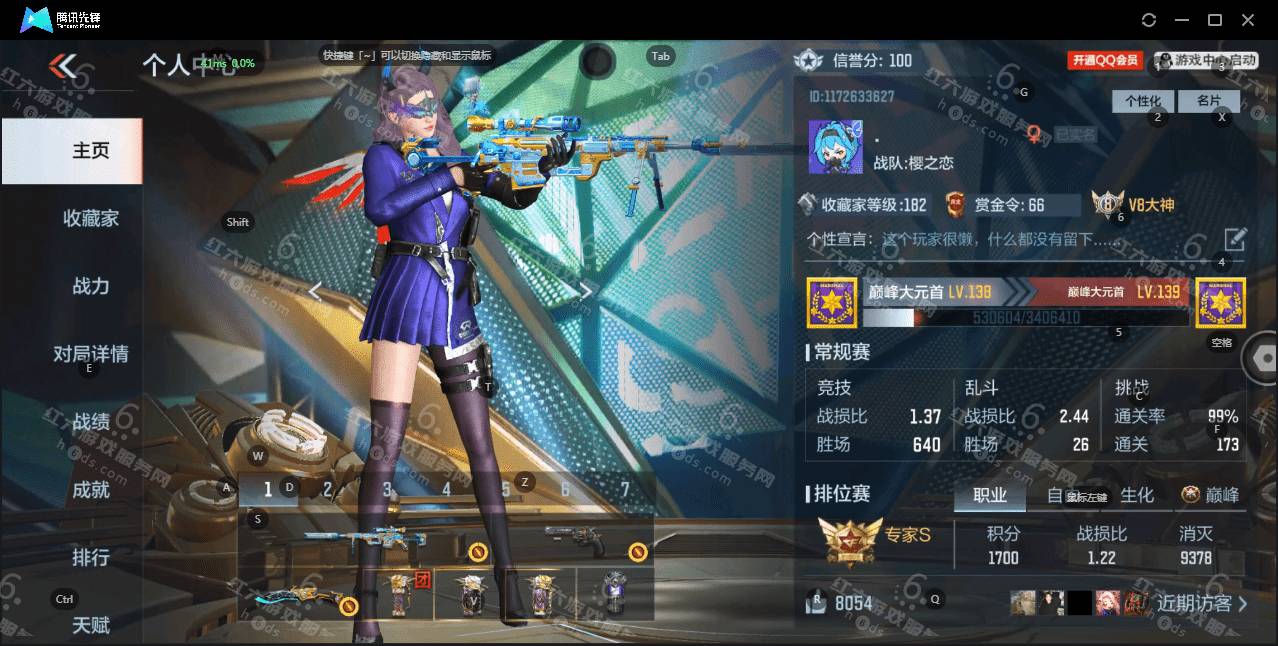The image size is (1278, 646).
Task: Select the 战力 menu entry
Action: 90,286
